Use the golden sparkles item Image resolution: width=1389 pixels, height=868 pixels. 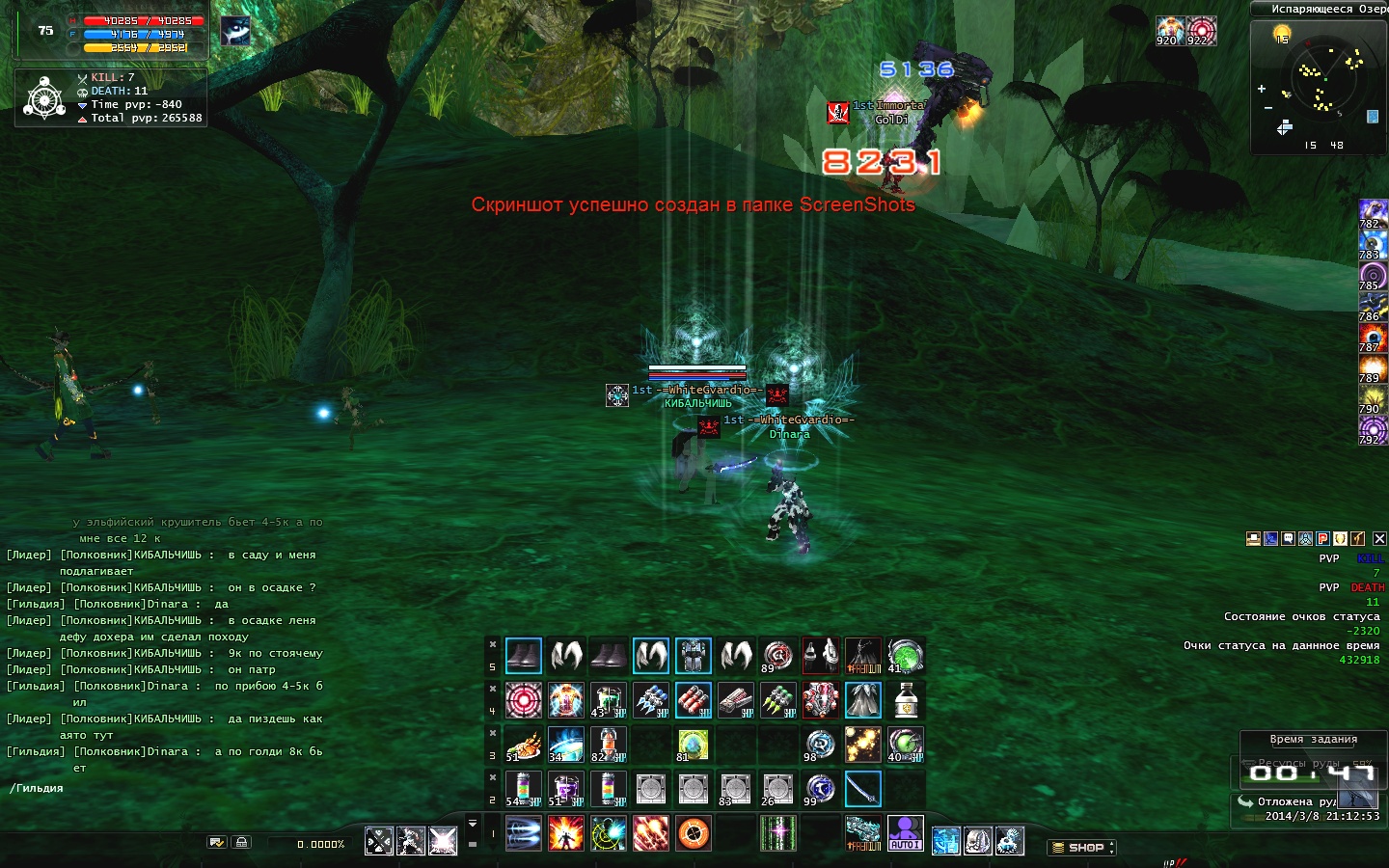(x=862, y=745)
